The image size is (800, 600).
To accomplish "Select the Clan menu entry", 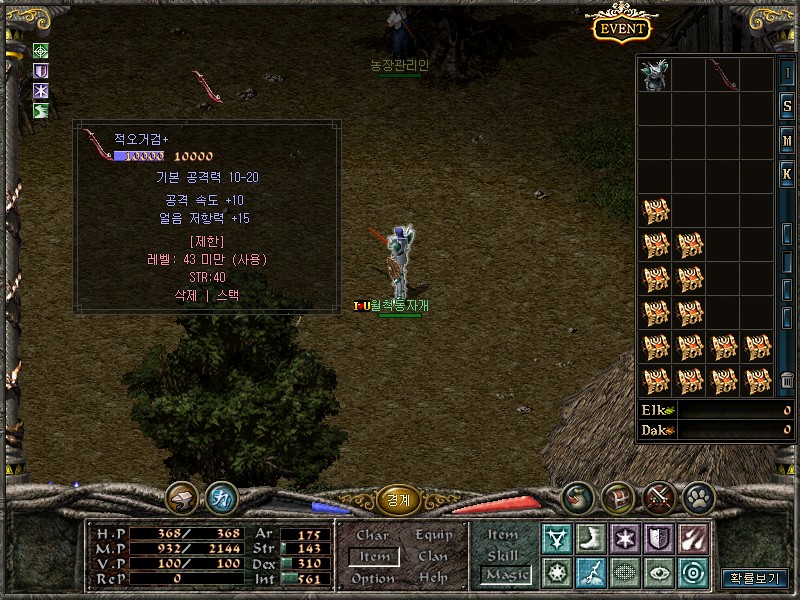I will tap(433, 557).
